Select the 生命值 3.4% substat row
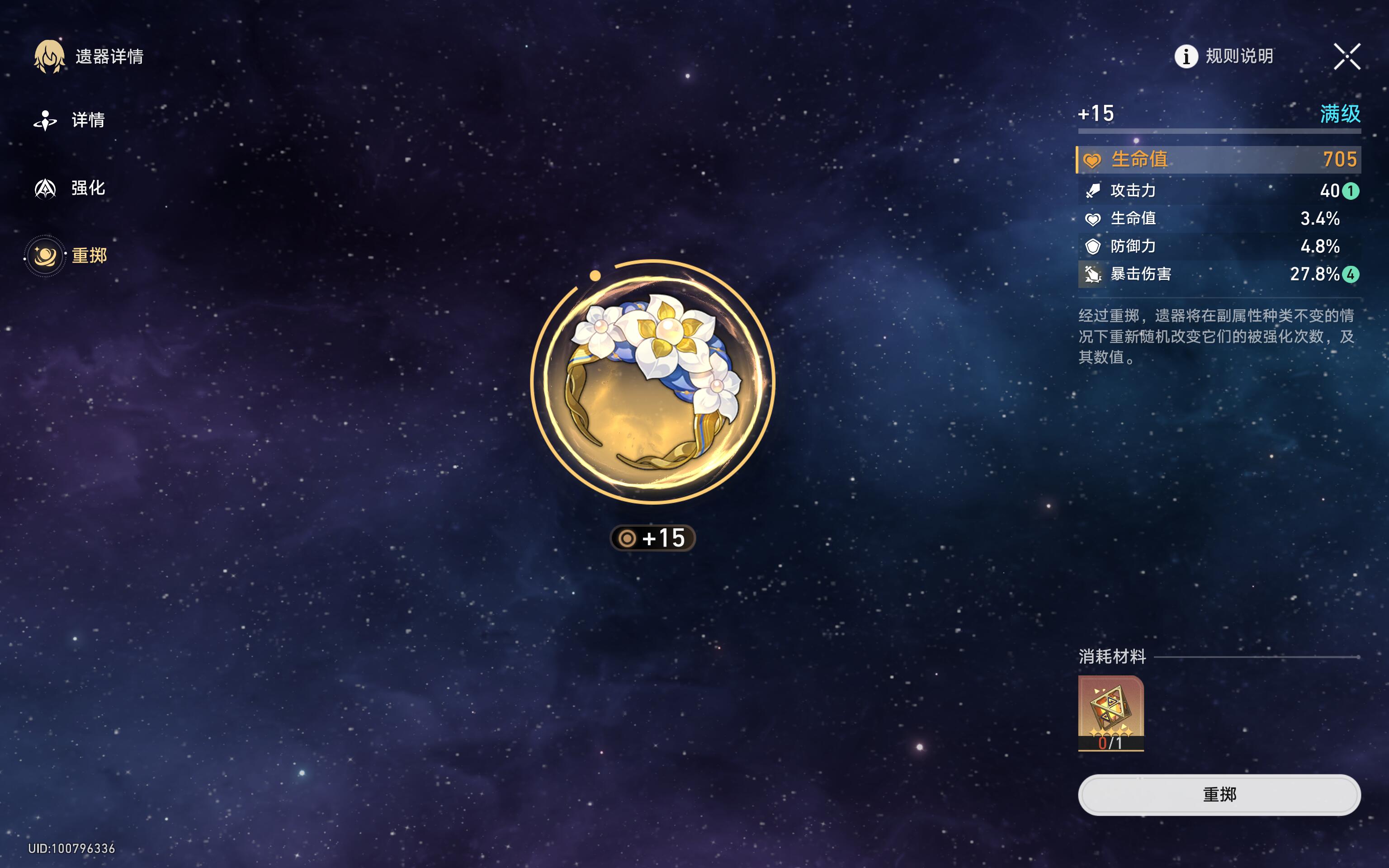Screen dimensions: 1389x868 (x=1219, y=219)
